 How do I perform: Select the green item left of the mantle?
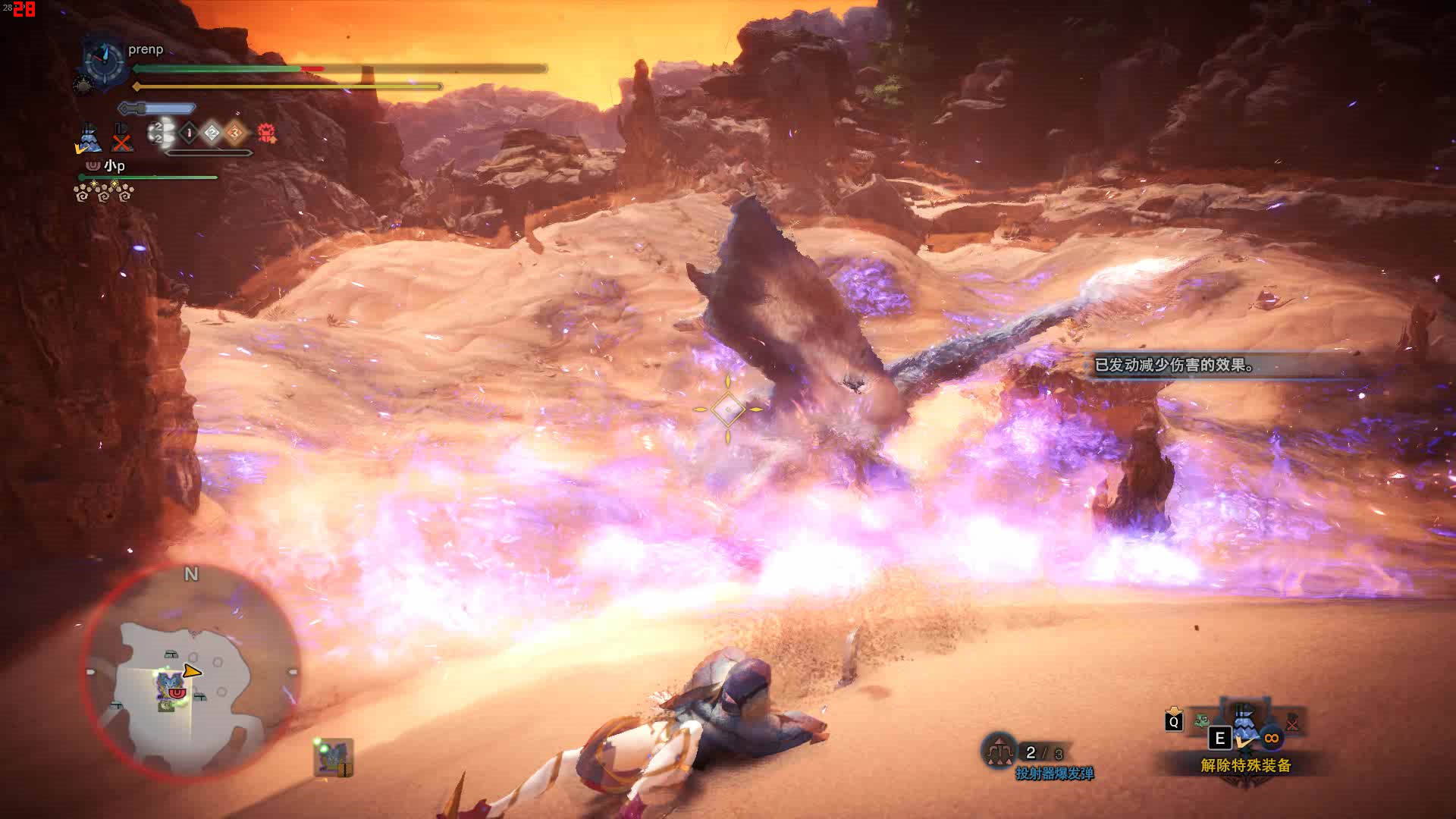point(1202,720)
